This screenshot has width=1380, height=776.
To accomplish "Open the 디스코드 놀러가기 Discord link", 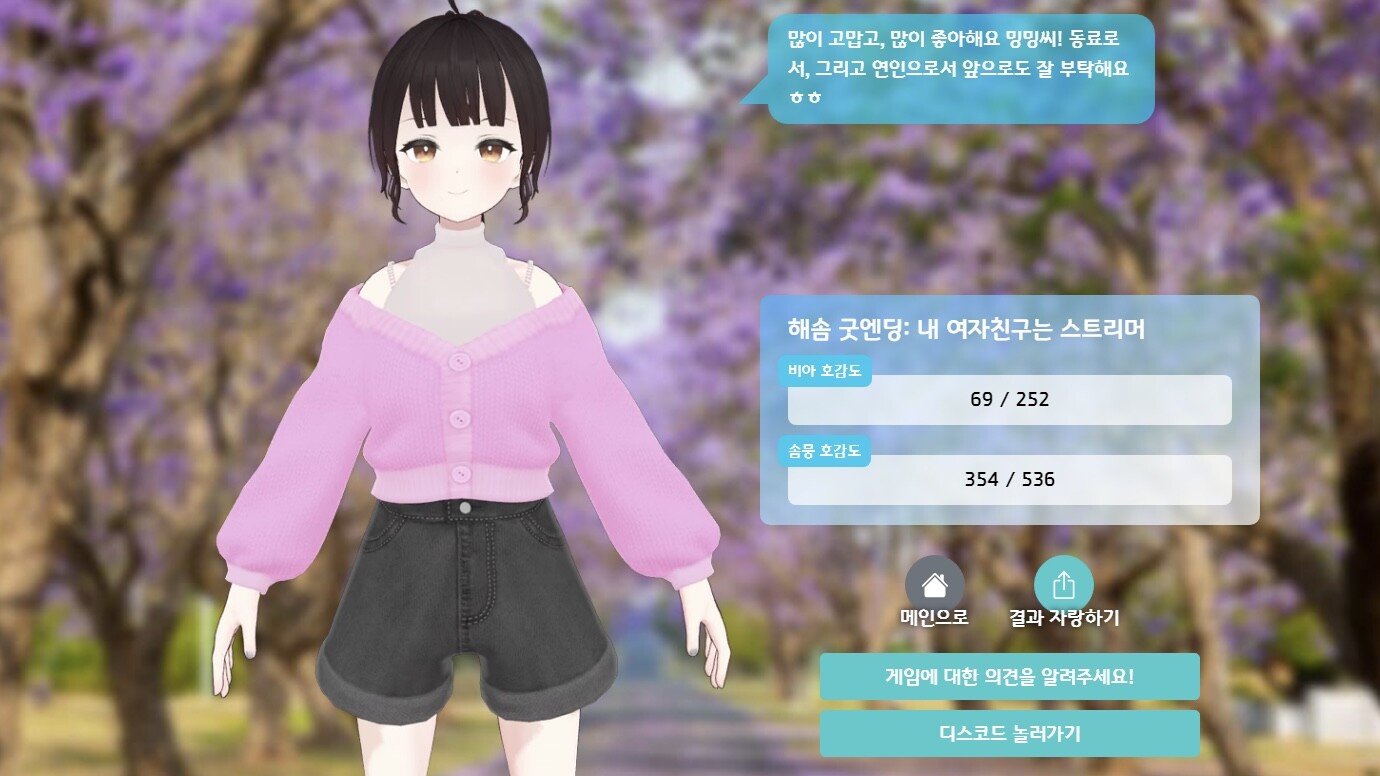I will pyautogui.click(x=1009, y=733).
